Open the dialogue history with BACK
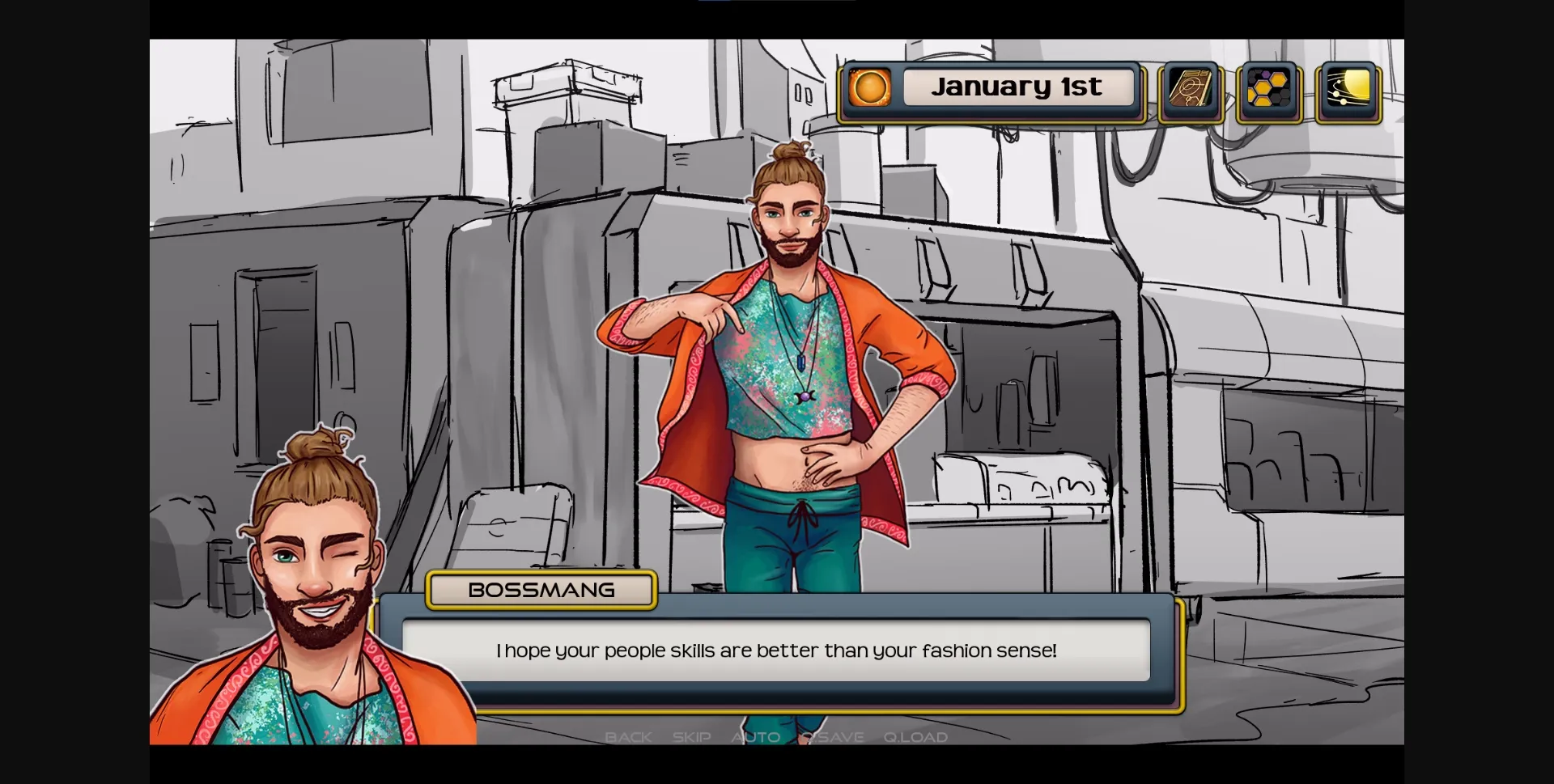Image resolution: width=1554 pixels, height=784 pixels. coord(628,737)
